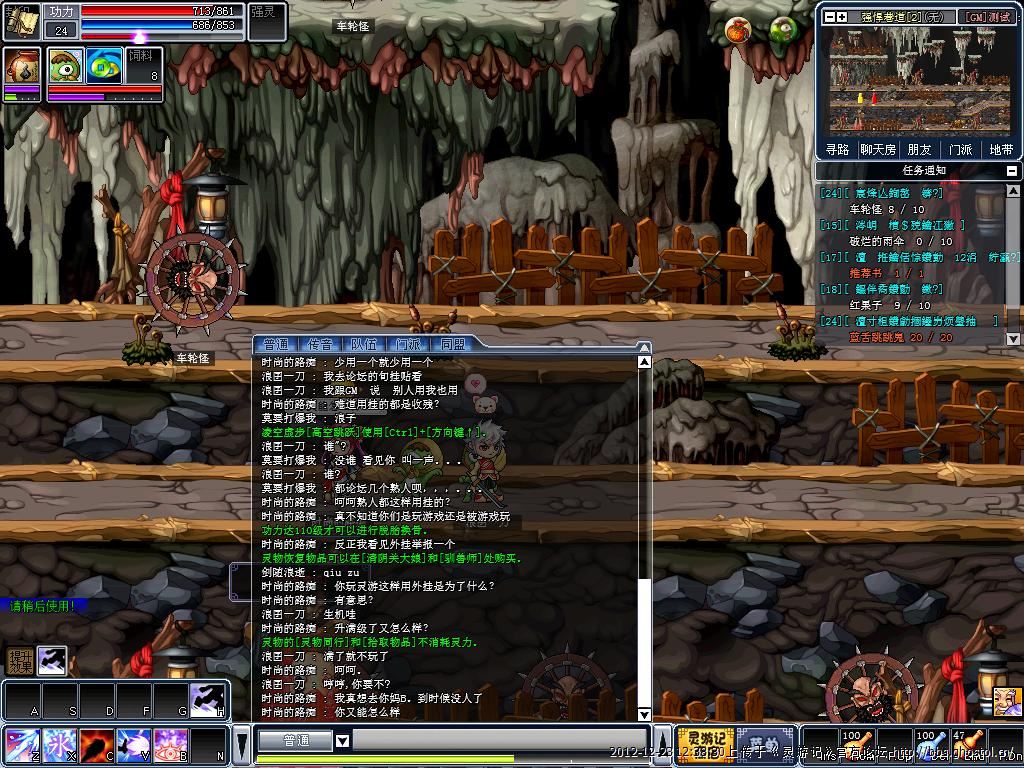Open the 朋友 friends list
Image resolution: width=1024 pixels, height=768 pixels.
tap(918, 149)
